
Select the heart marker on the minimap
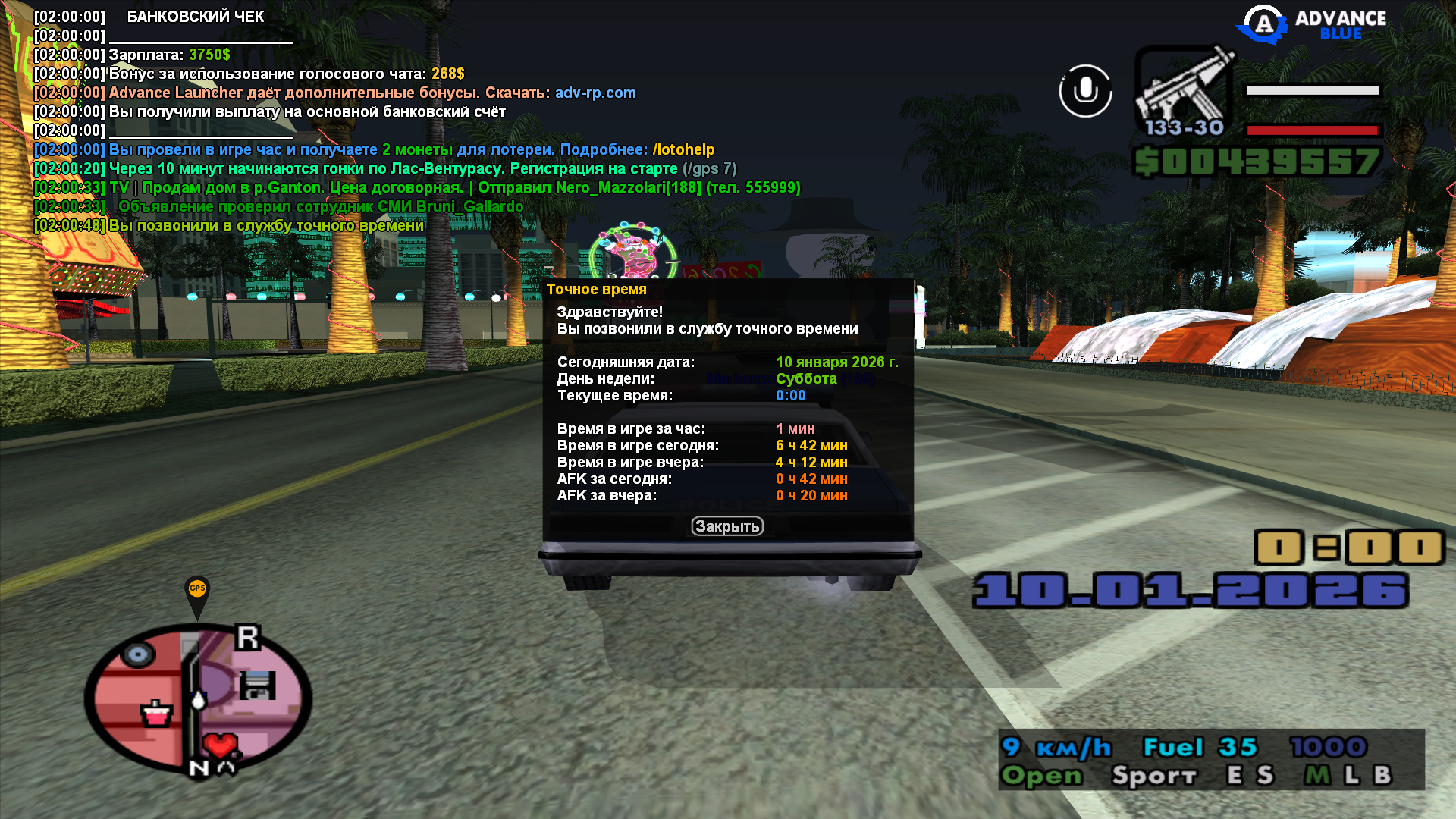pos(221,745)
